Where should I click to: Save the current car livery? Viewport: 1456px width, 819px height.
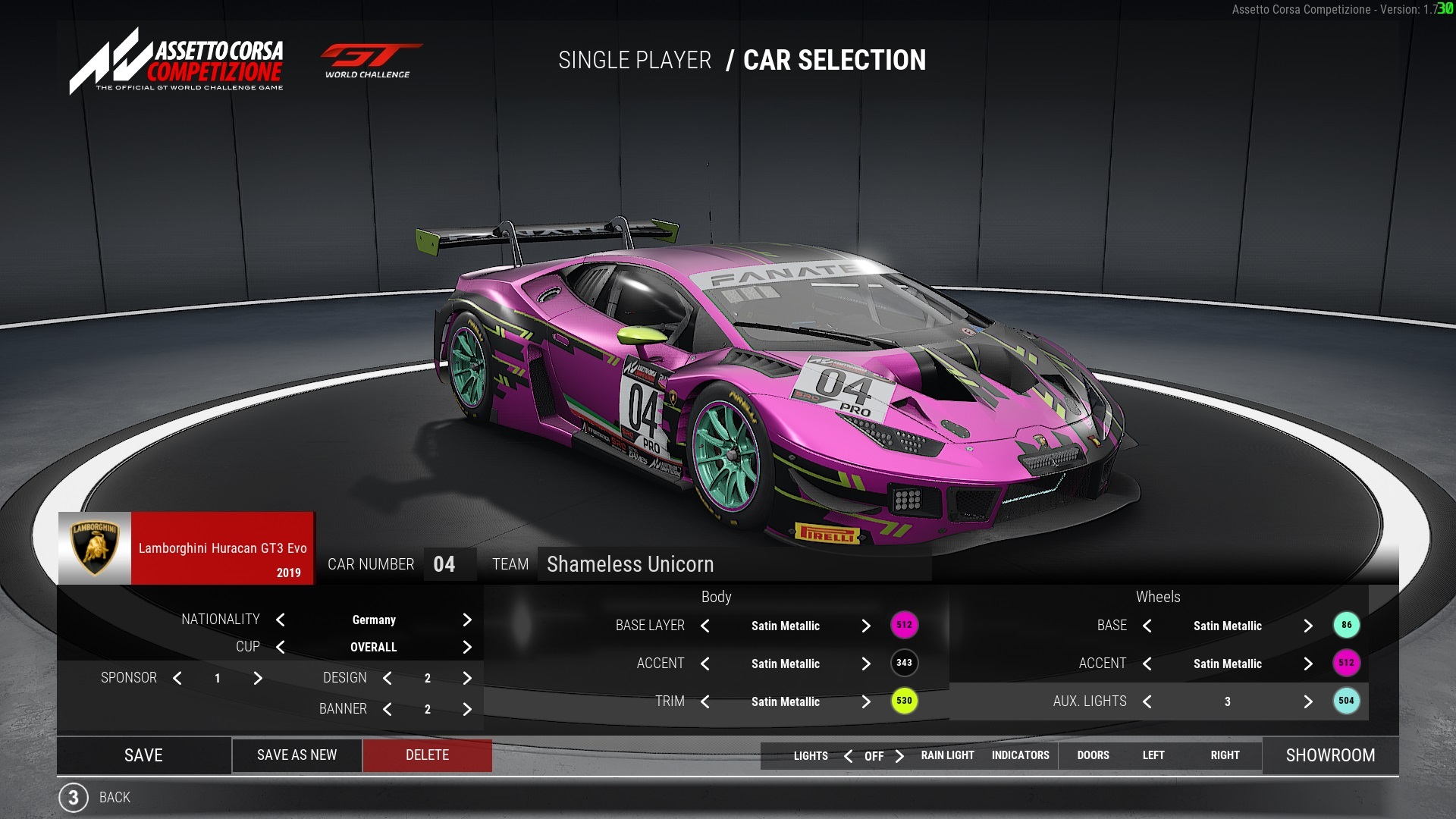coord(143,755)
